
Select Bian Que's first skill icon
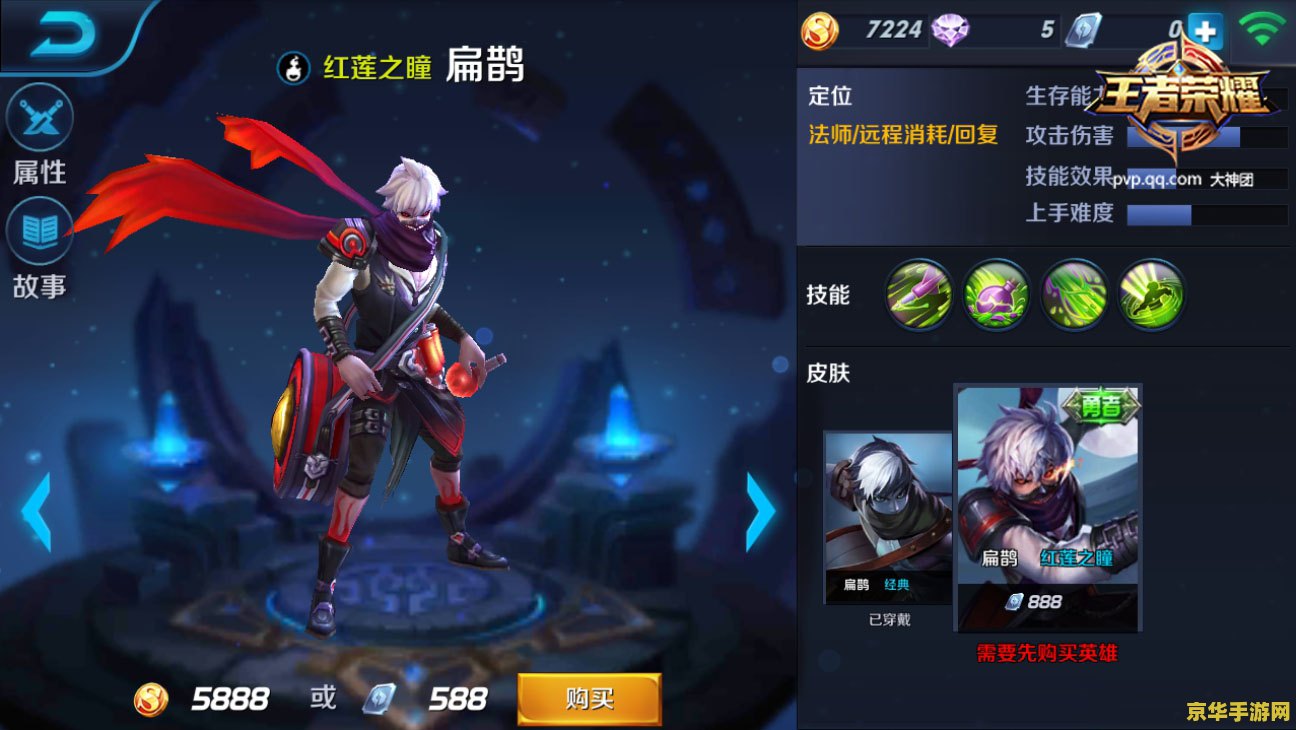[x=916, y=296]
